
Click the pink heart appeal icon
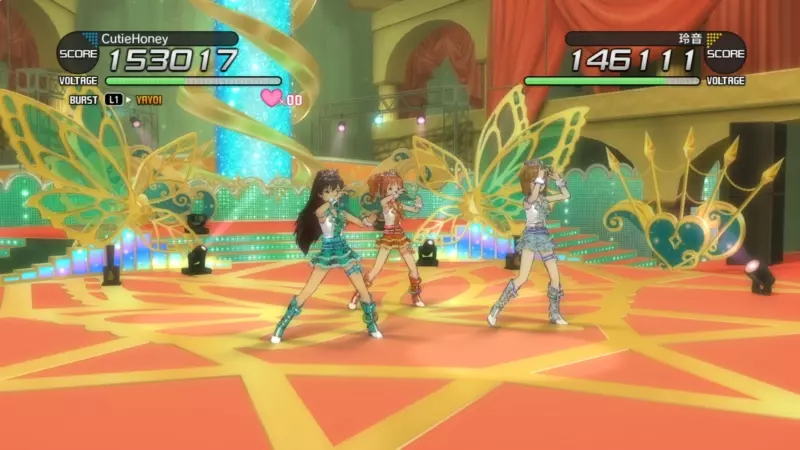(271, 98)
